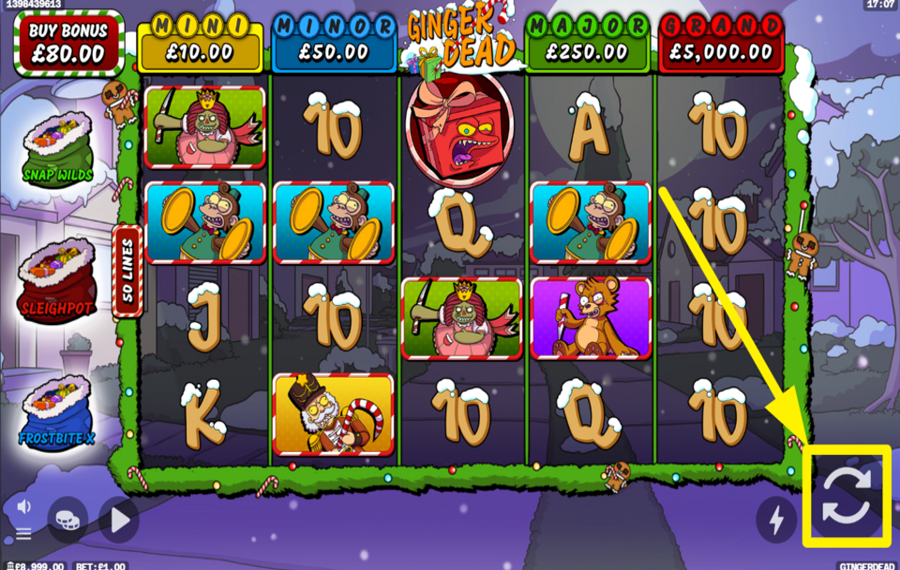The height and width of the screenshot is (570, 900).
Task: Mute the game sound with the speaker icon
Action: 24,507
